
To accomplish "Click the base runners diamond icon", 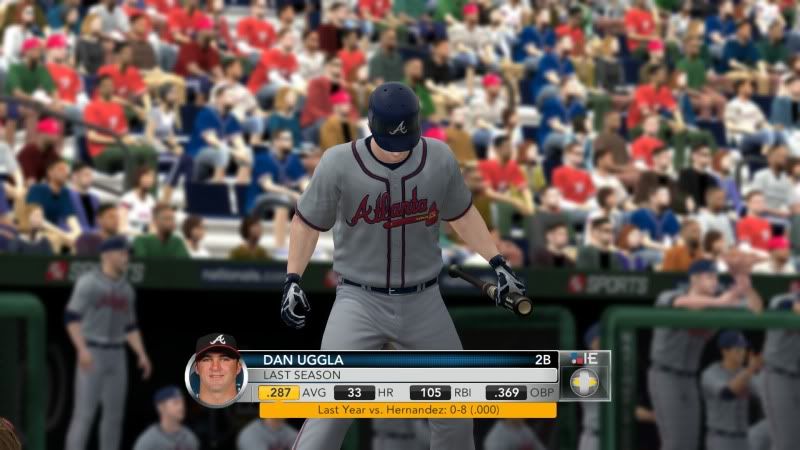I will pyautogui.click(x=584, y=382).
